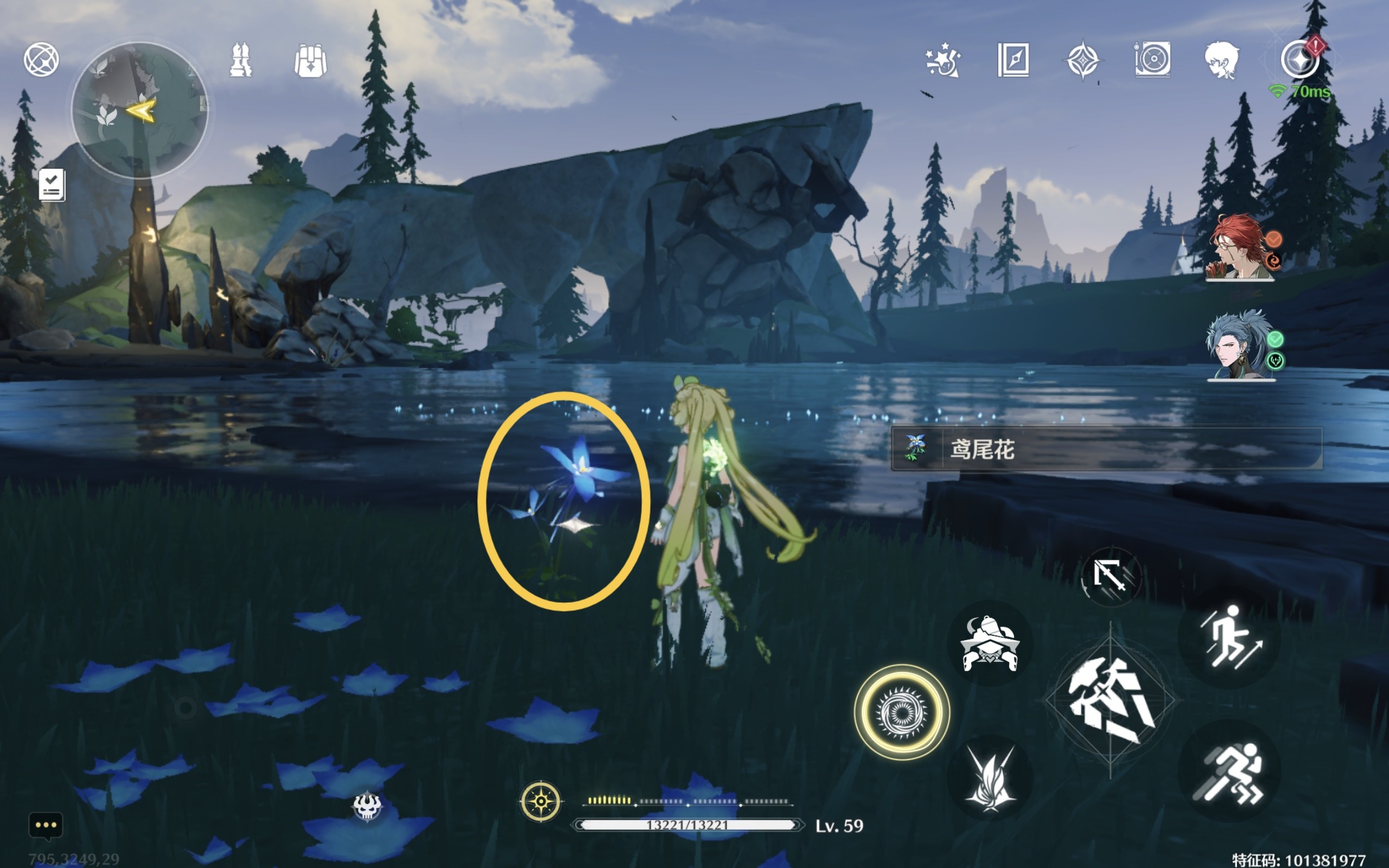
Task: Pick up the 鸢尾花 item prompt
Action: coord(1105,449)
